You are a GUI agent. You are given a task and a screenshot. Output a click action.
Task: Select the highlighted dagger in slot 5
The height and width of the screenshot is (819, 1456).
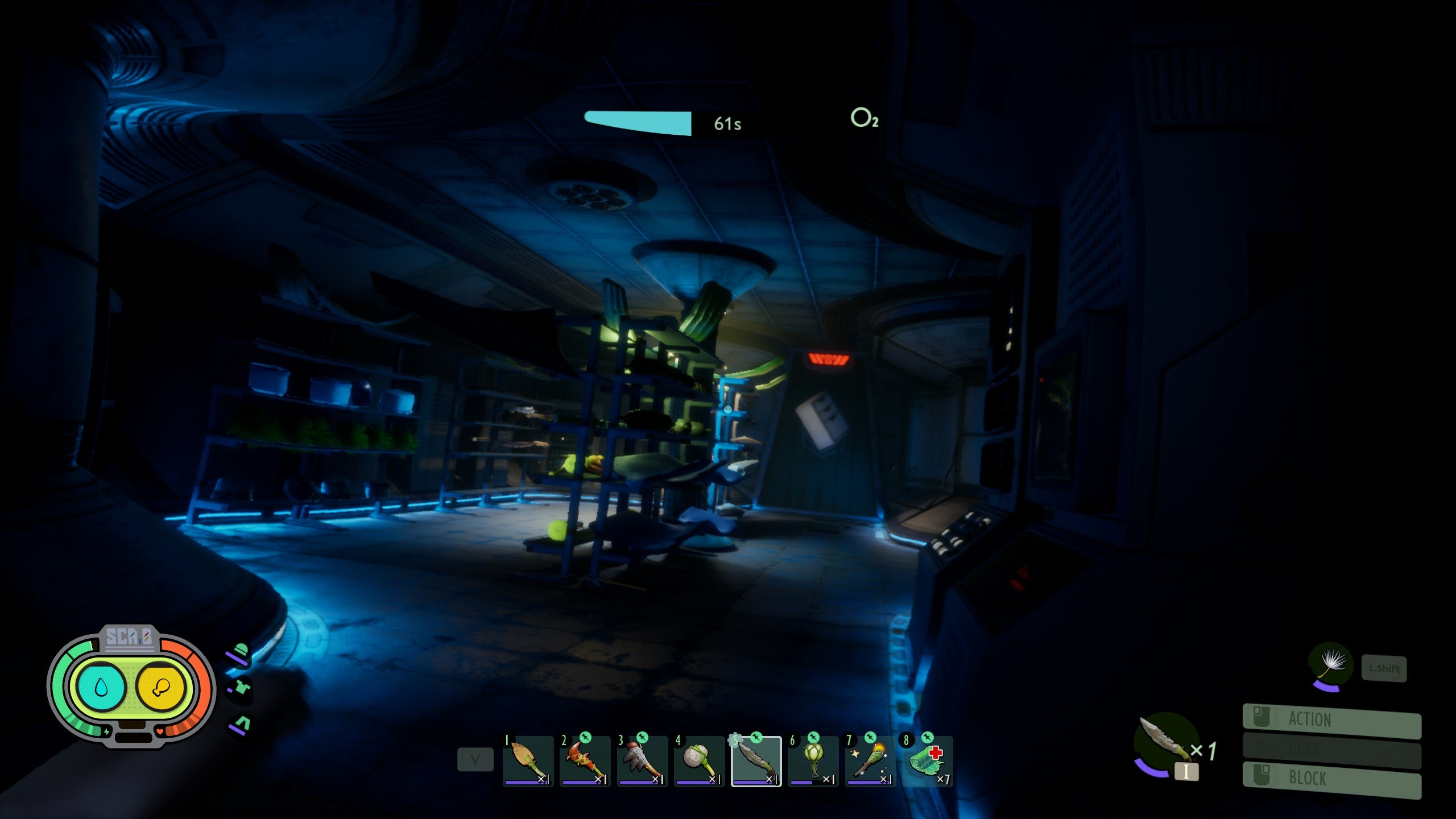pos(756,761)
